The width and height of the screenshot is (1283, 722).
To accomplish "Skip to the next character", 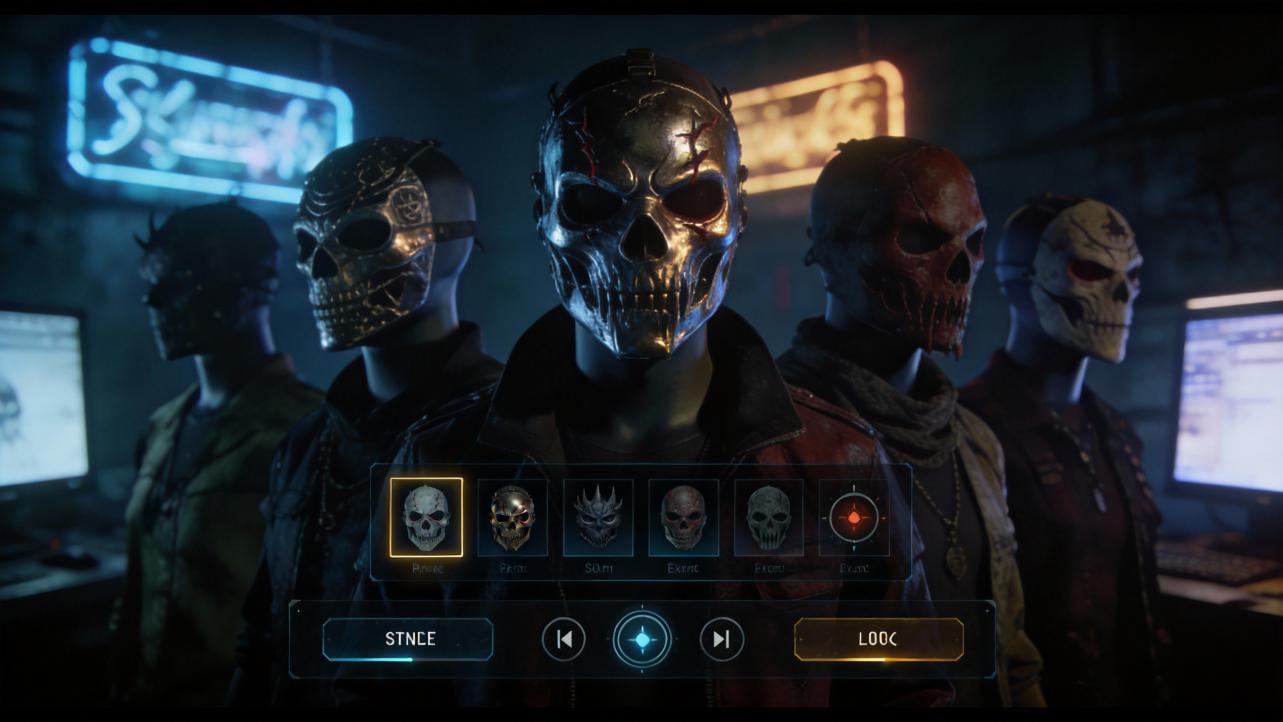I will (721, 639).
